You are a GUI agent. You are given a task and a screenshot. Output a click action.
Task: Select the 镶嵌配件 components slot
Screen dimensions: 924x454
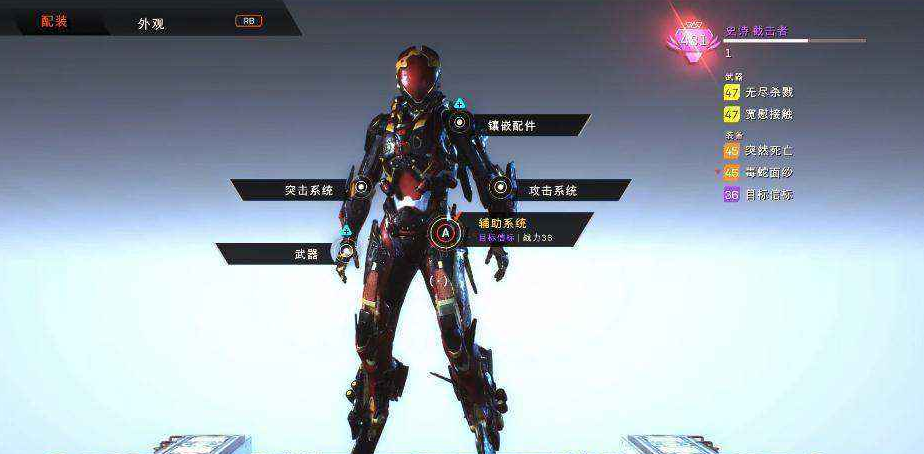511,125
